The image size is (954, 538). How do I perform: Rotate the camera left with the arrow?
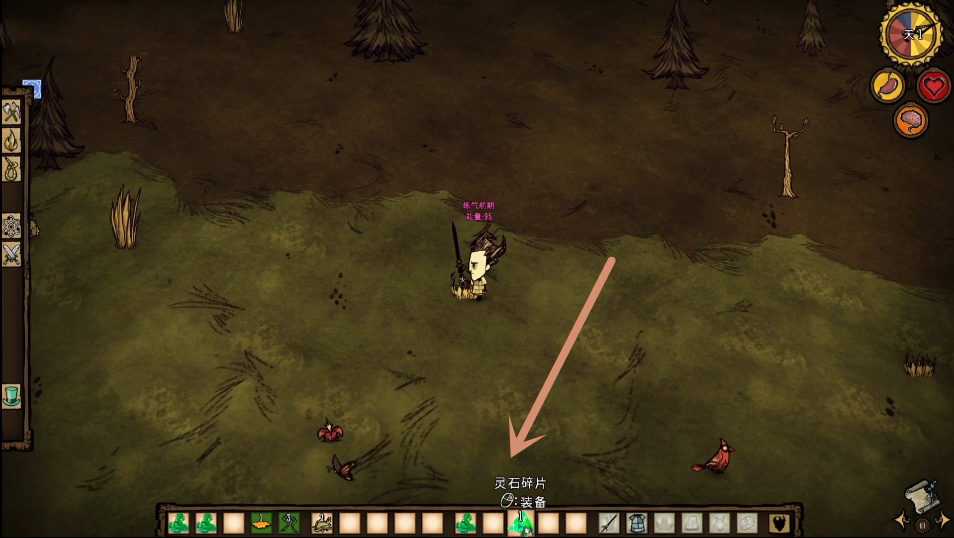point(903,521)
